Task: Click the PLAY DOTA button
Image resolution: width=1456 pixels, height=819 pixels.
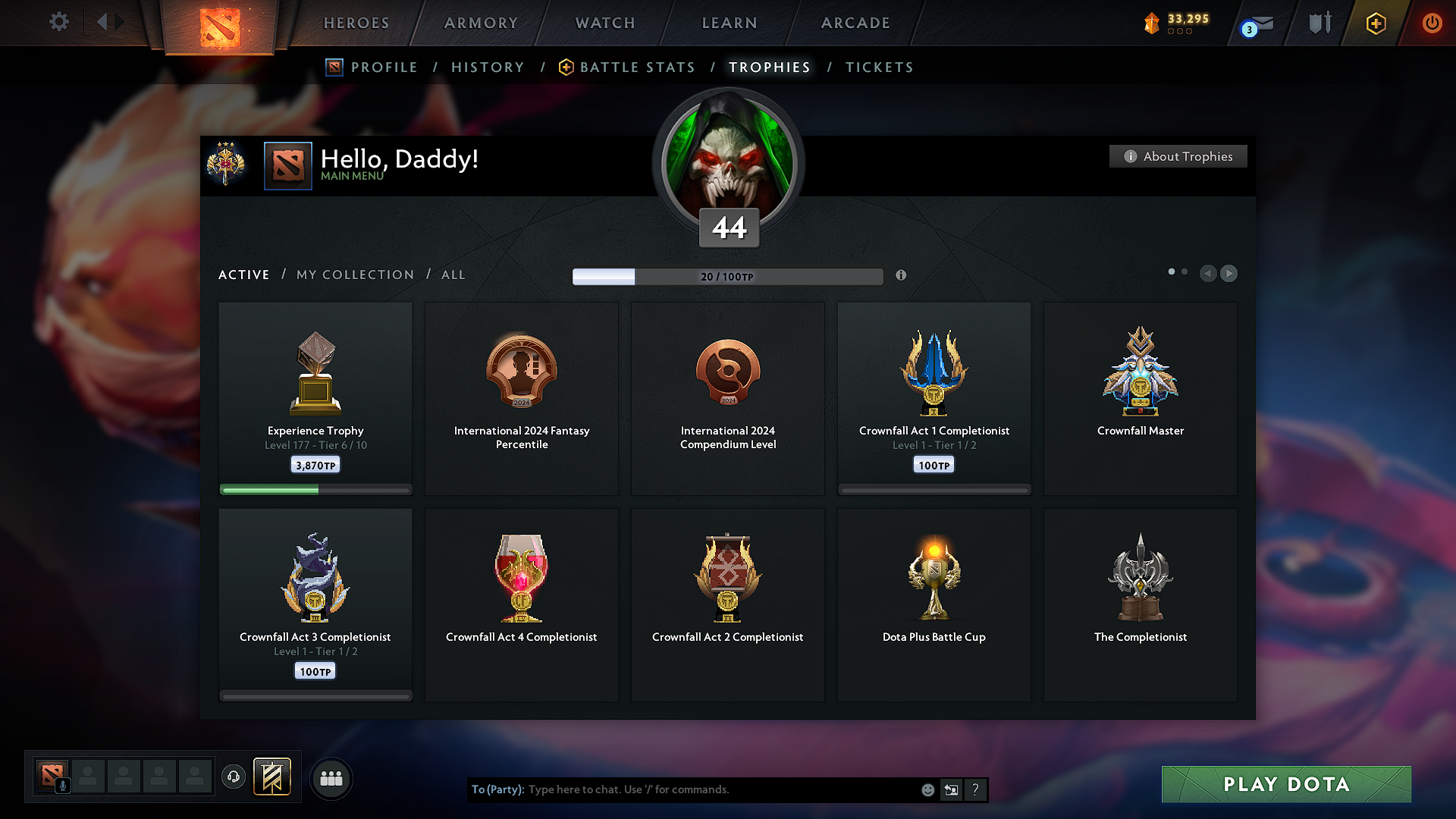Action: 1285,784
